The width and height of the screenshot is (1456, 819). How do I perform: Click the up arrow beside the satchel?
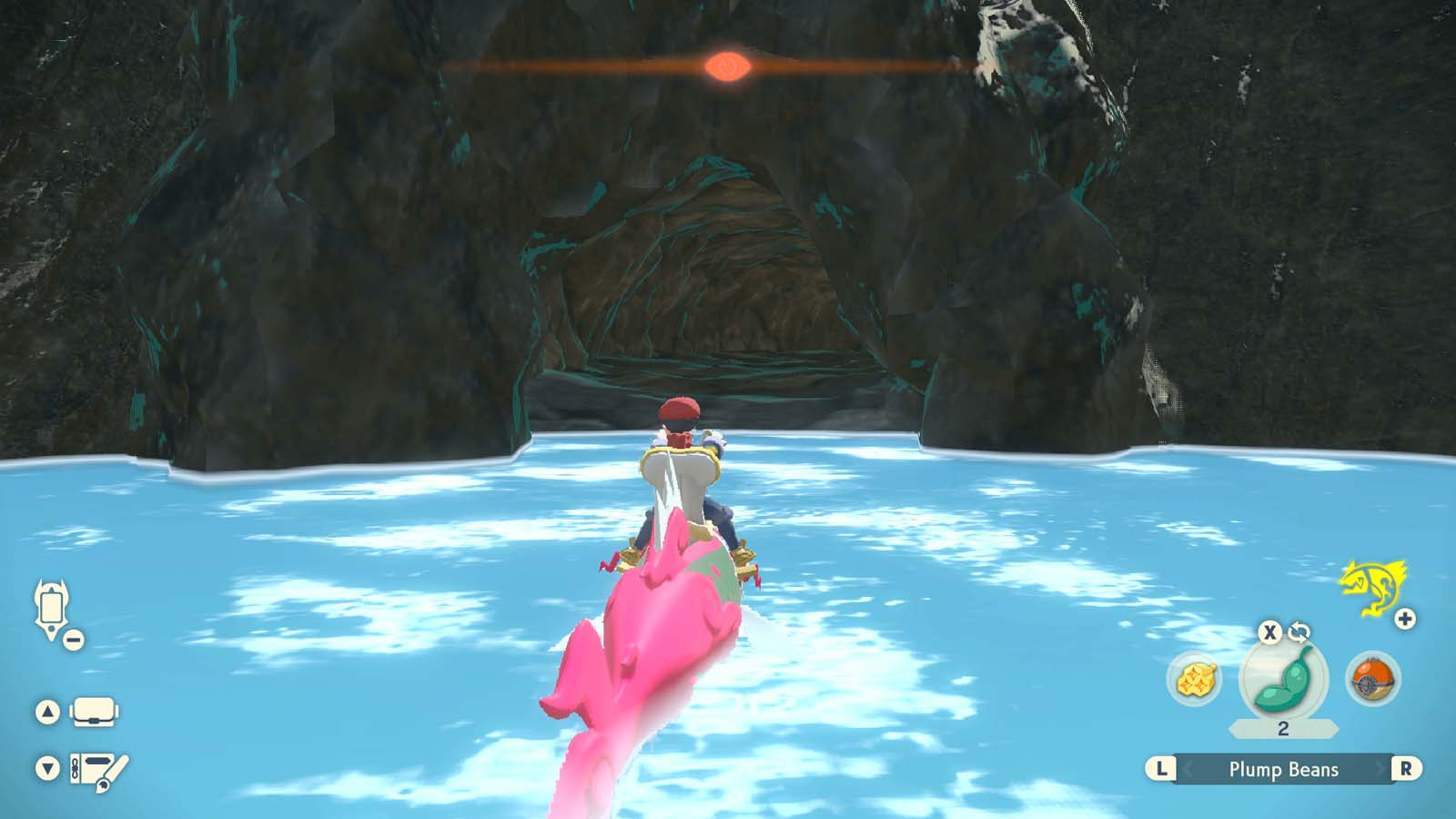pos(48,711)
